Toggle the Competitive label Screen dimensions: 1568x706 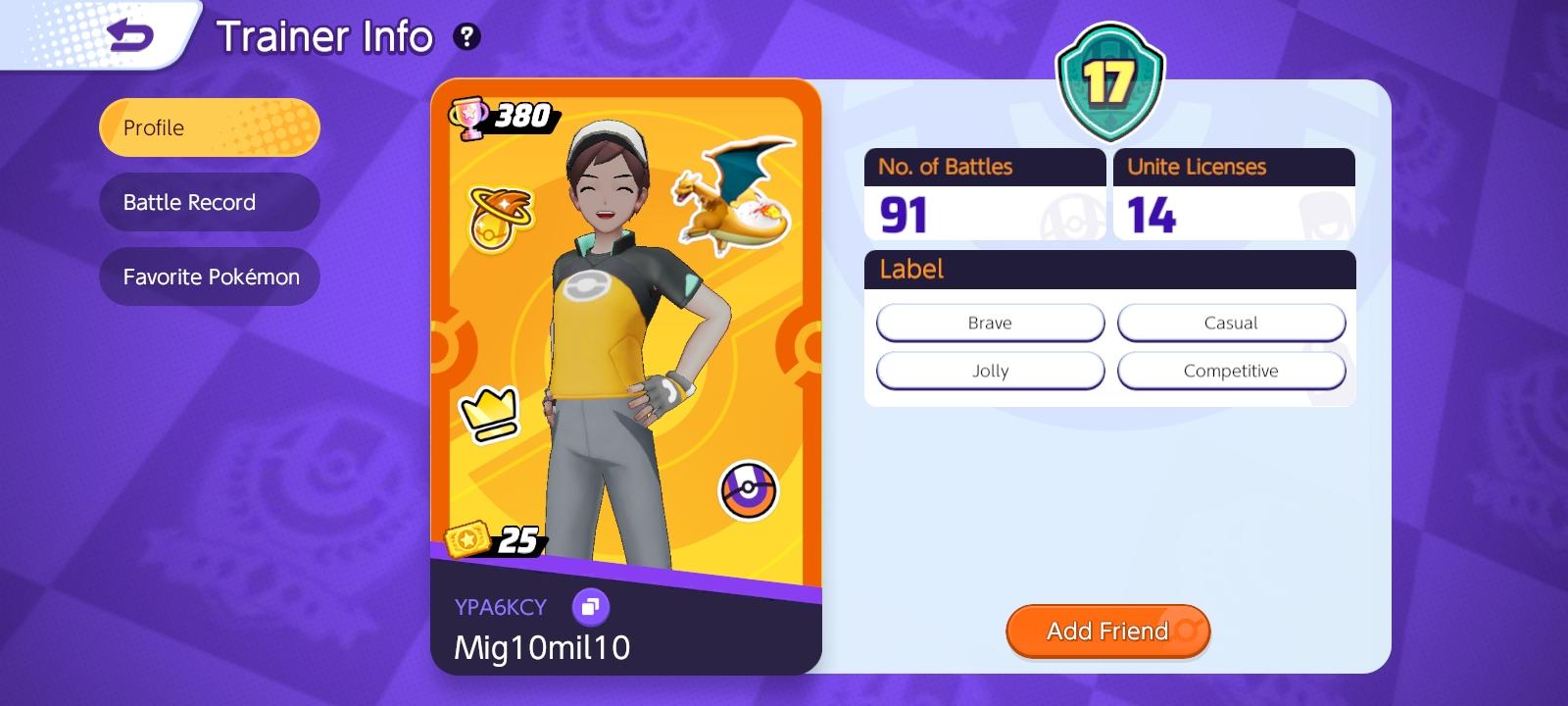tap(1232, 371)
